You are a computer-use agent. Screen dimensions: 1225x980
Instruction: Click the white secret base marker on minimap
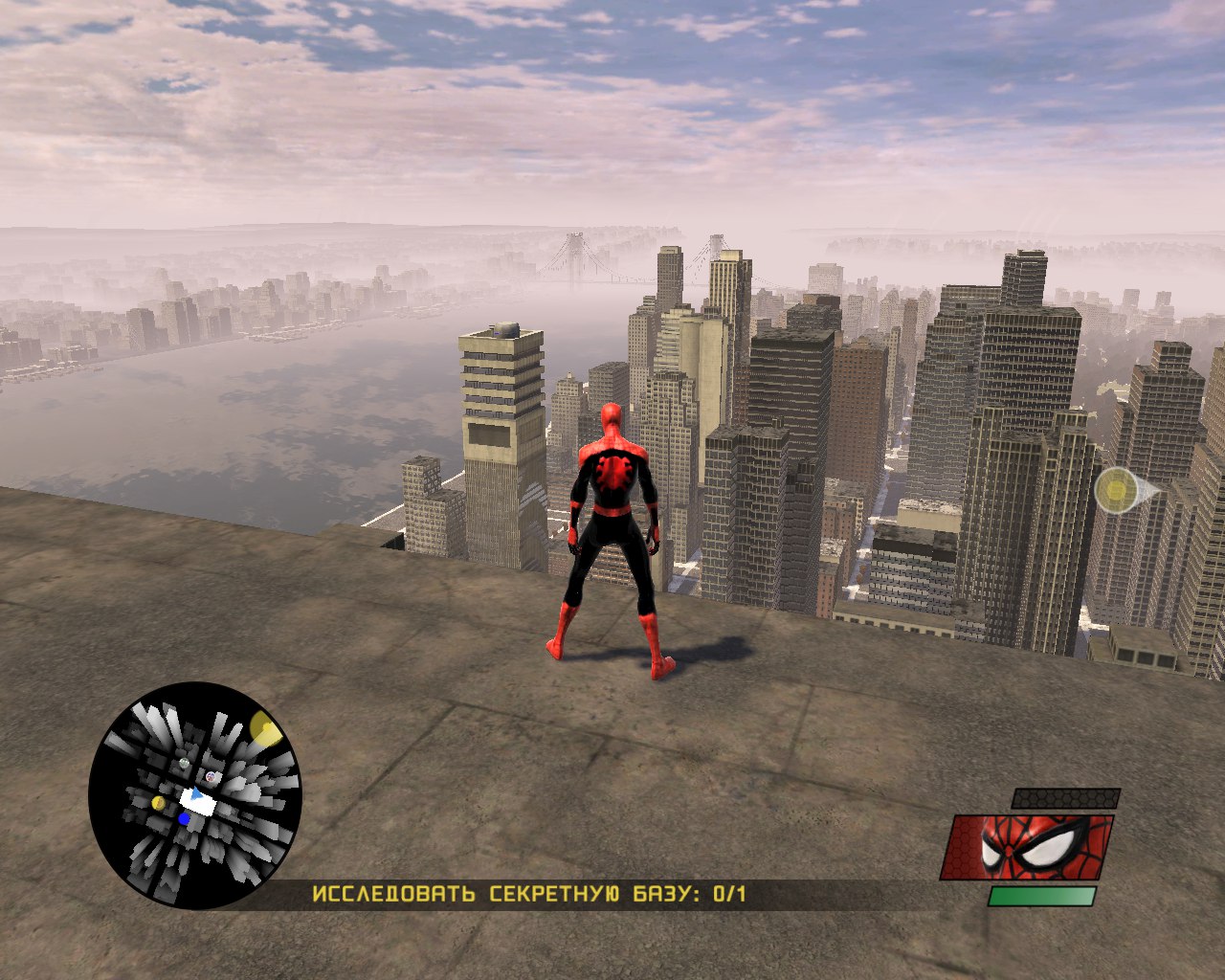click(197, 804)
